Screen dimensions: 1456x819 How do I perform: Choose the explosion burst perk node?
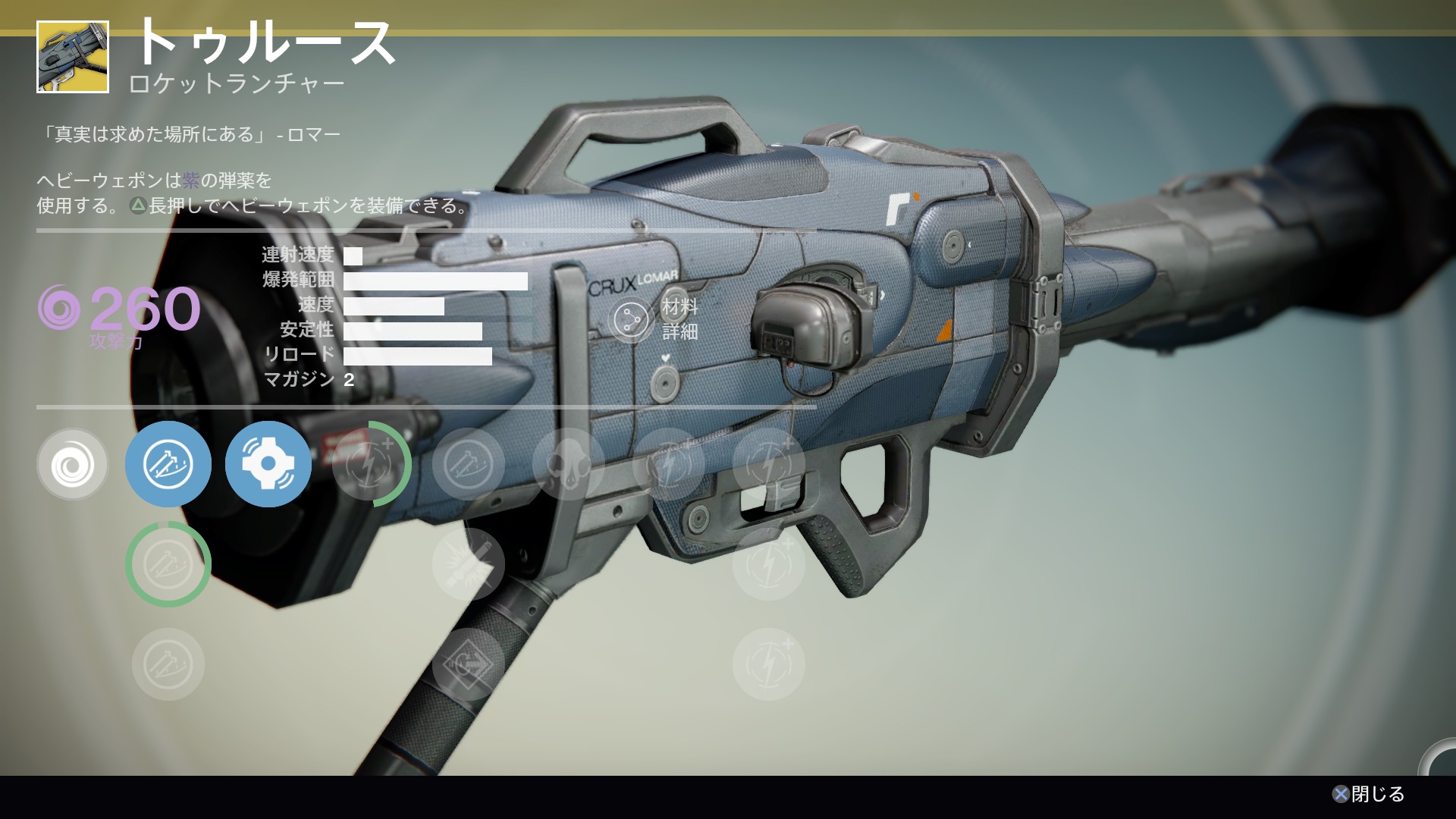click(469, 564)
